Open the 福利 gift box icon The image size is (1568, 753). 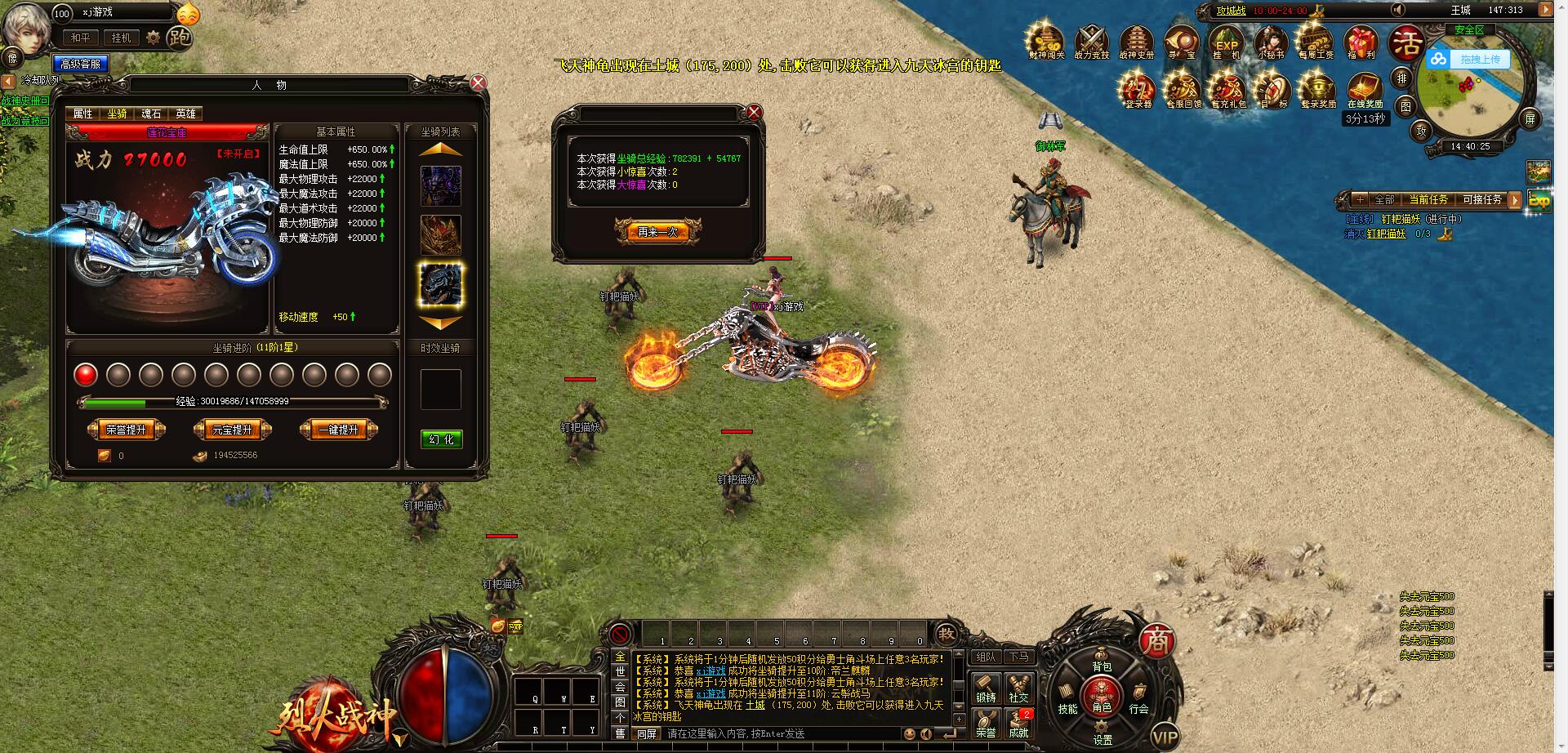click(1361, 42)
